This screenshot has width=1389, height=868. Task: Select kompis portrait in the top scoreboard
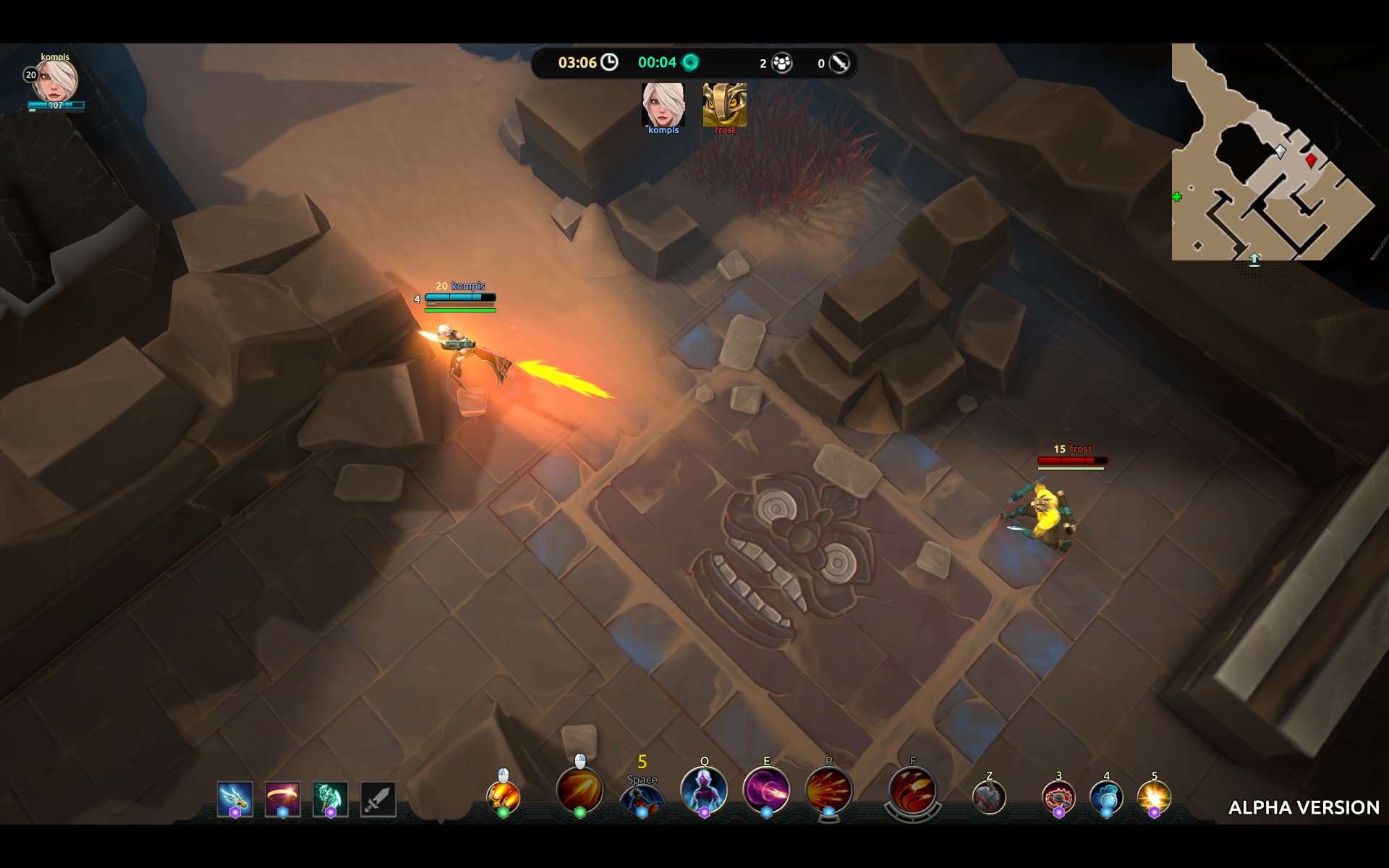click(x=663, y=106)
